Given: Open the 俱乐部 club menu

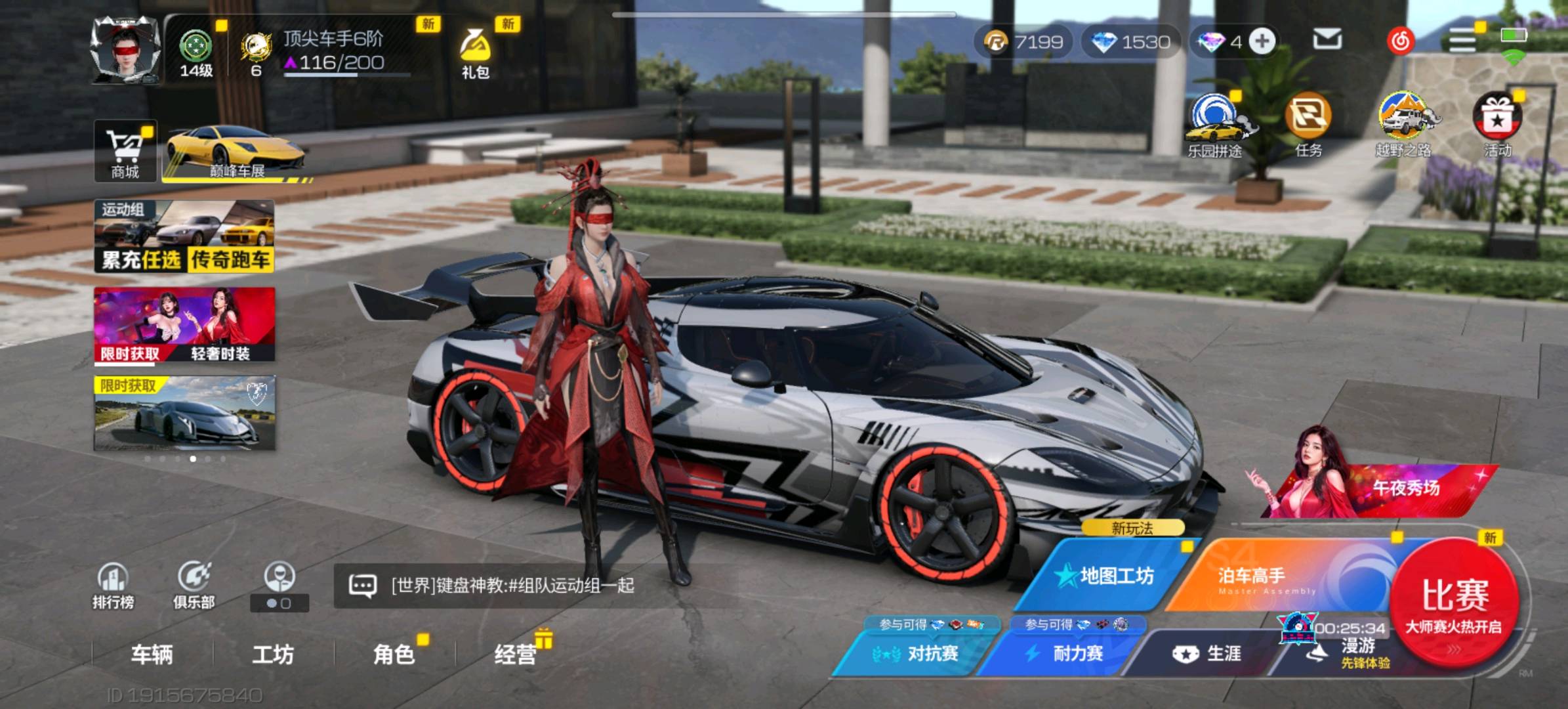Looking at the screenshot, I should (x=194, y=586).
